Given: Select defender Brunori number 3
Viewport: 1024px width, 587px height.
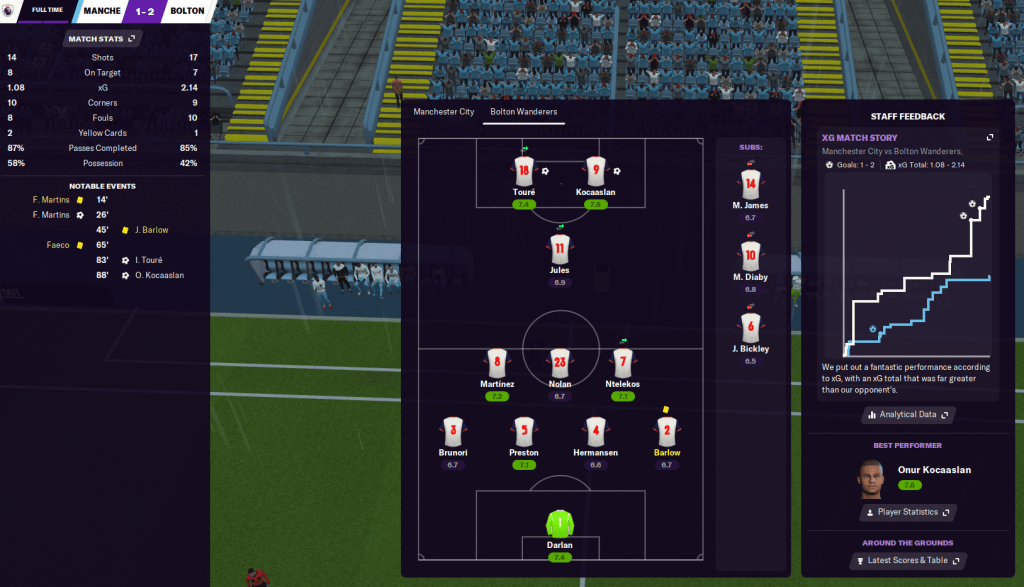Looking at the screenshot, I should [x=452, y=431].
